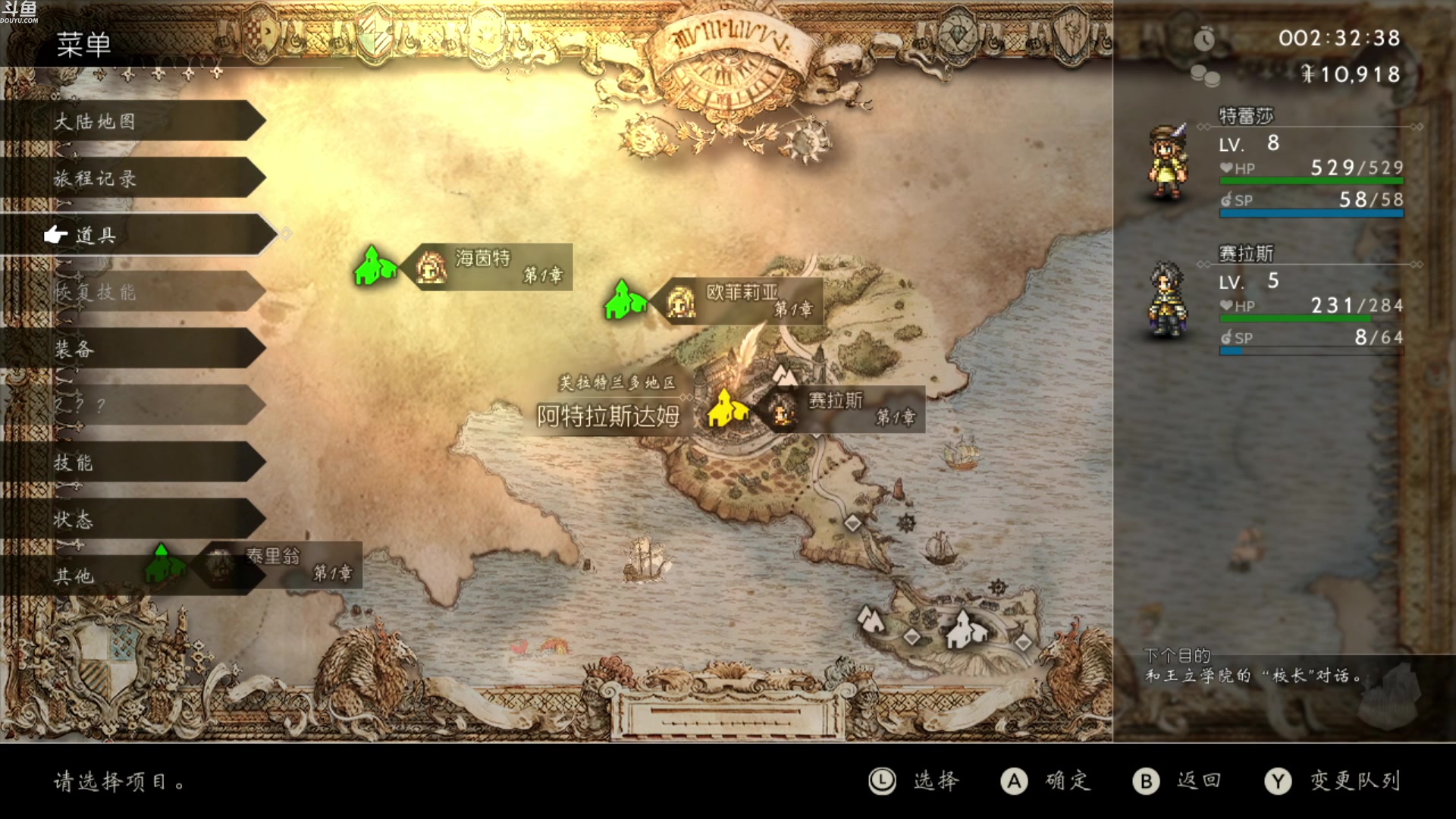The image size is (1456, 819).
Task: Select the 恢复技能 recovery skills entry
Action: [133, 292]
